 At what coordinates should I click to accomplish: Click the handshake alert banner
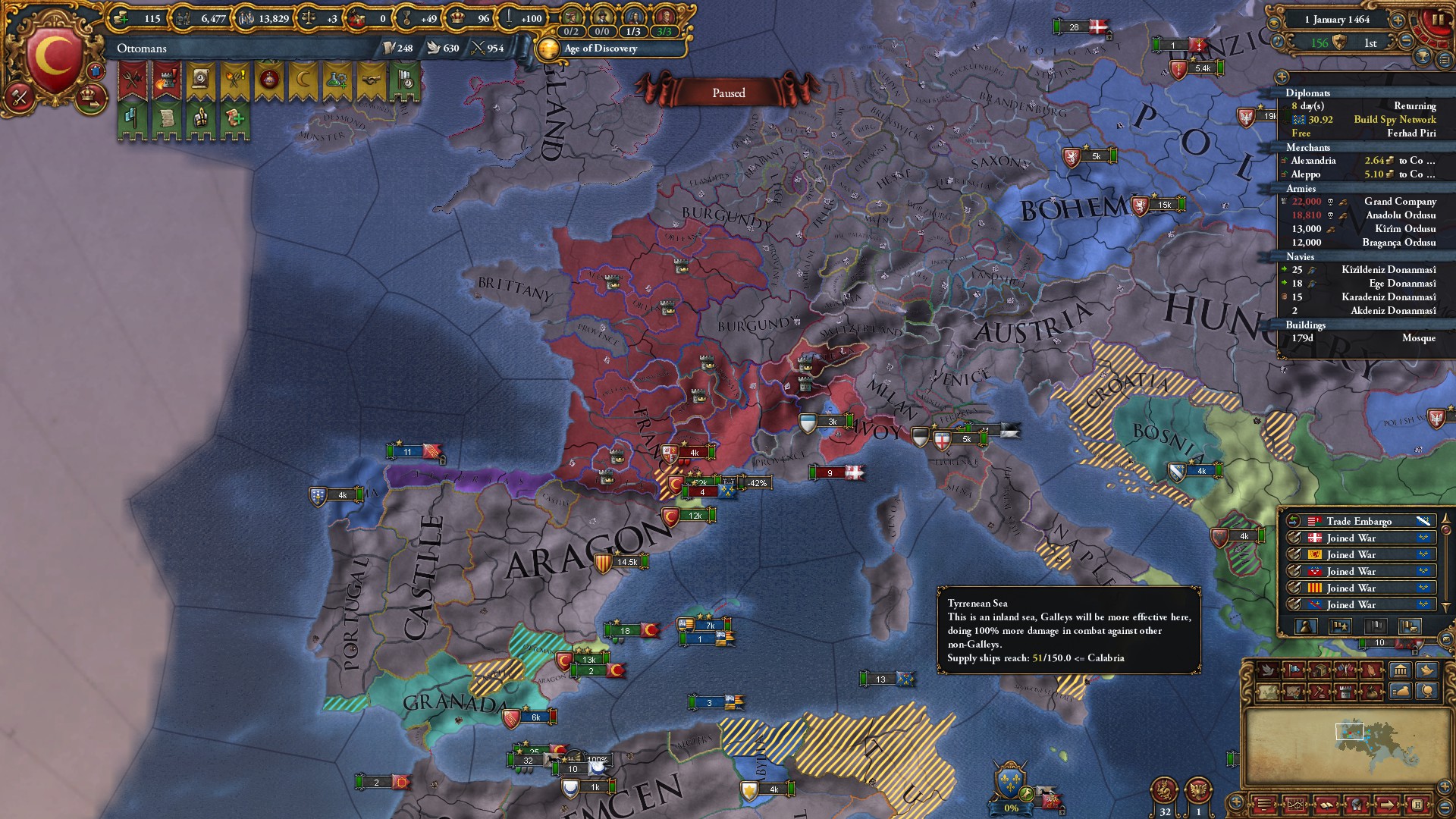tap(371, 79)
